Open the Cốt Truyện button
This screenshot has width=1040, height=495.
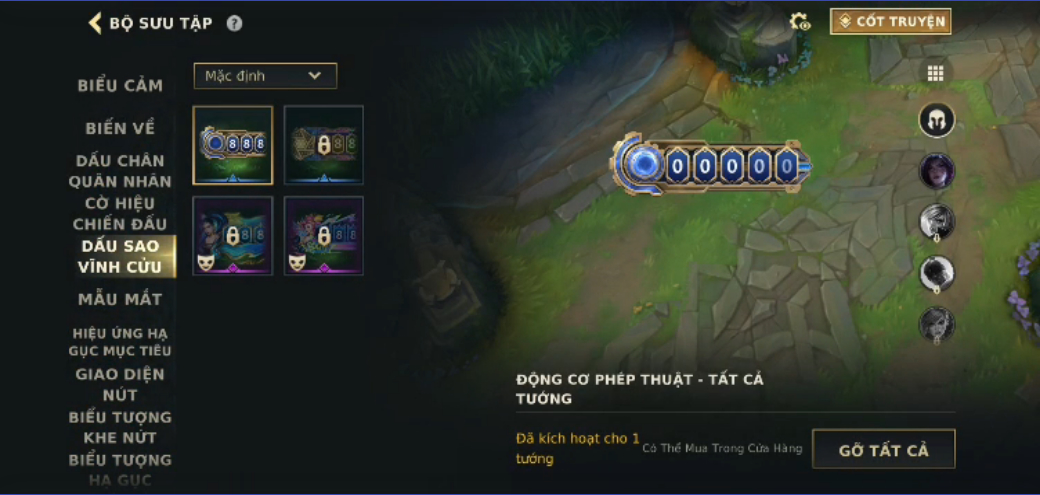click(890, 21)
